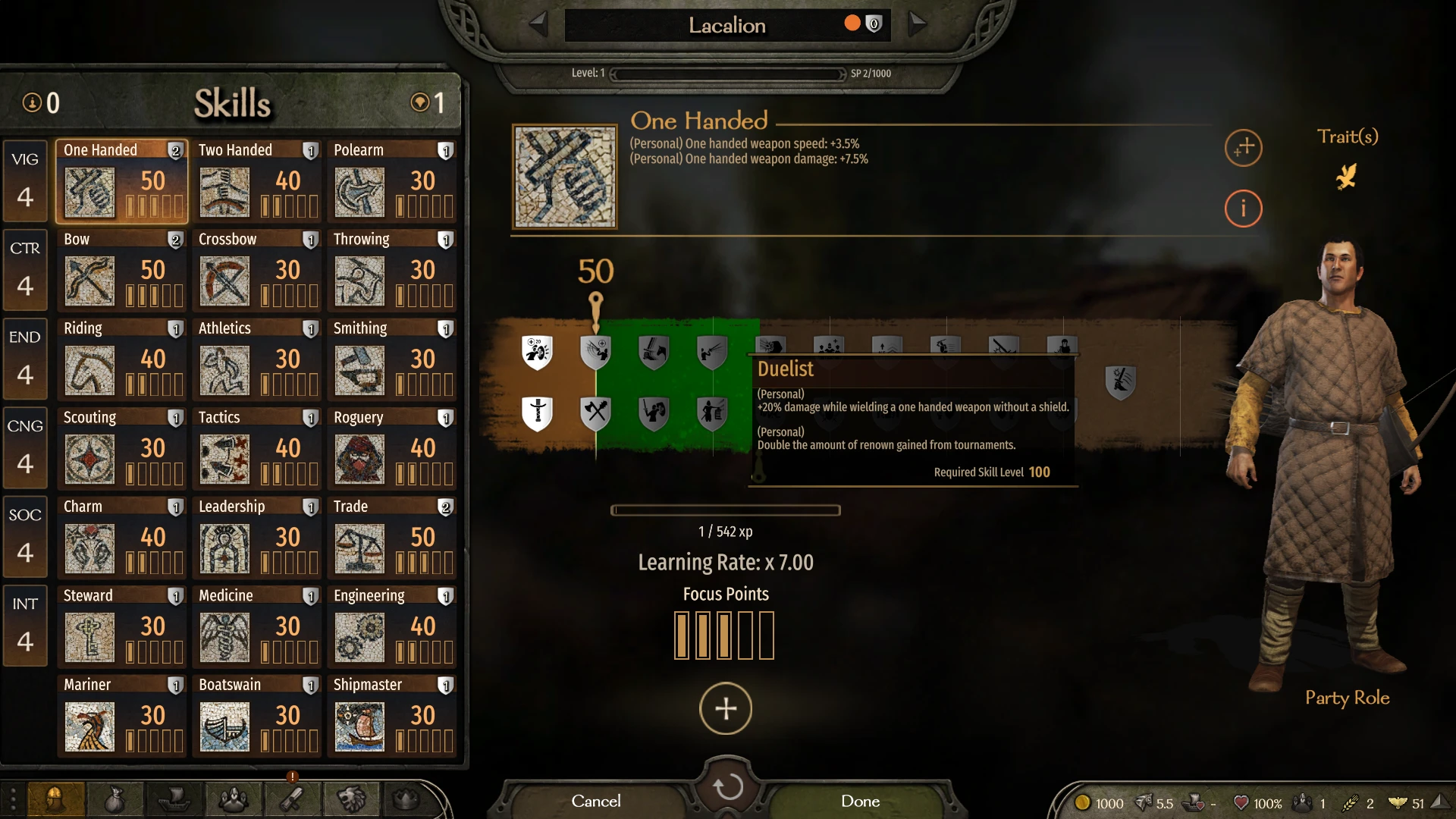Switch to the SOC attribute tab

coord(25,536)
